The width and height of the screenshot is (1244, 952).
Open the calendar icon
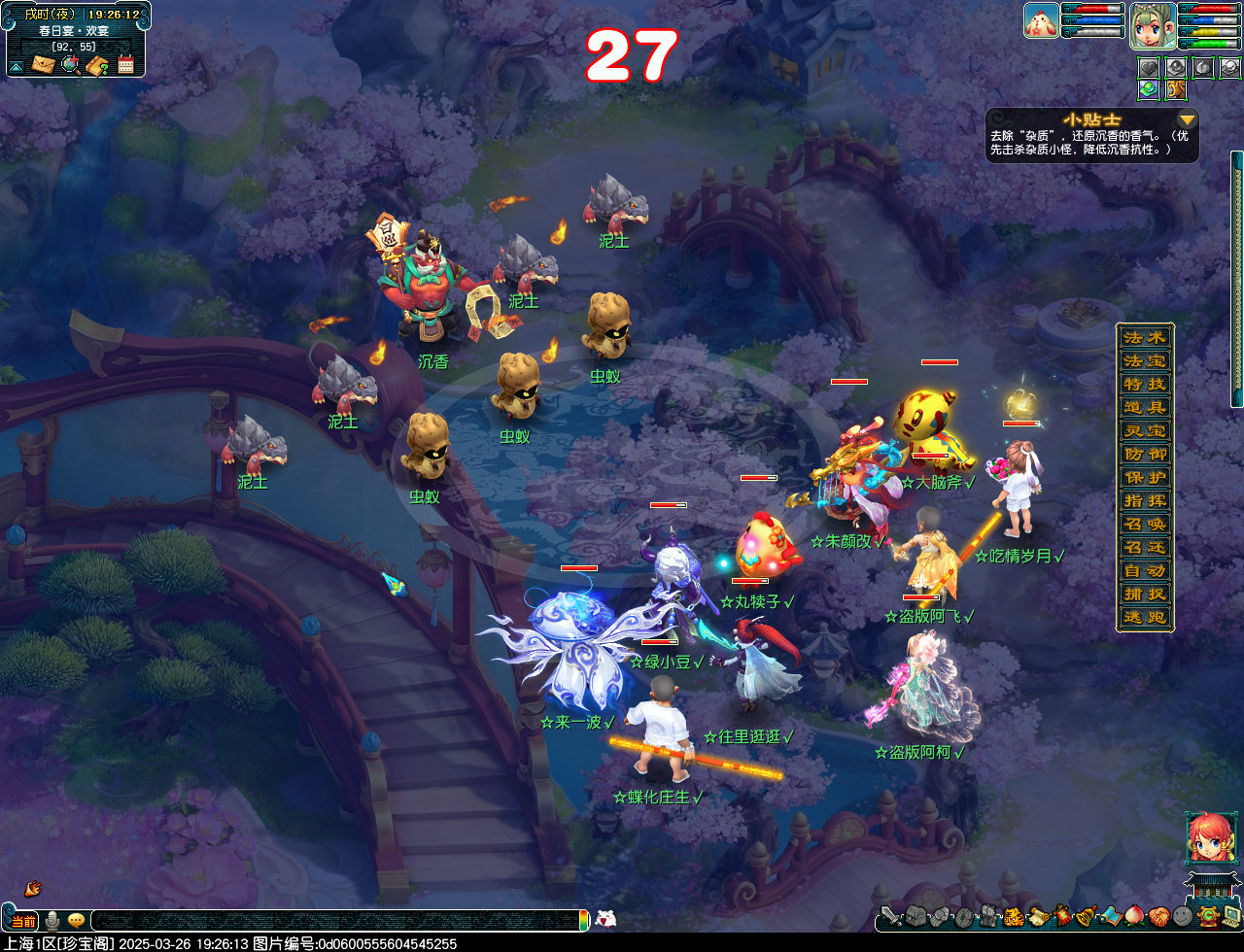(125, 65)
